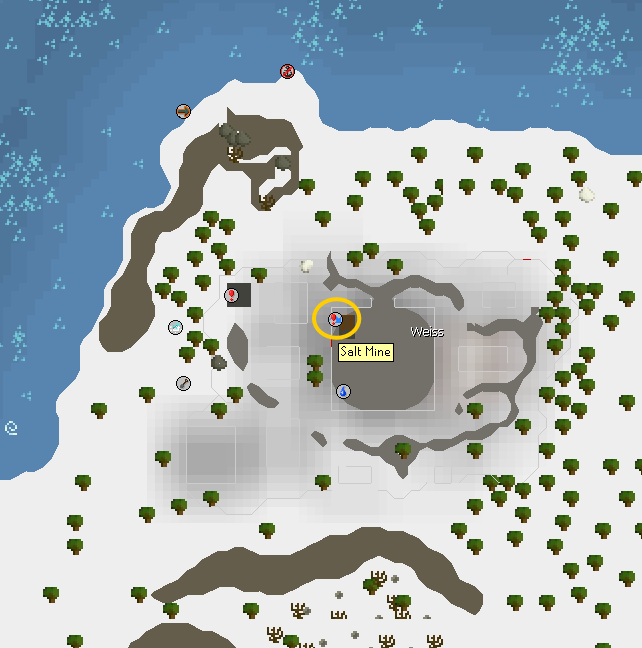Select the orange arrow transportation icon

pos(183,111)
